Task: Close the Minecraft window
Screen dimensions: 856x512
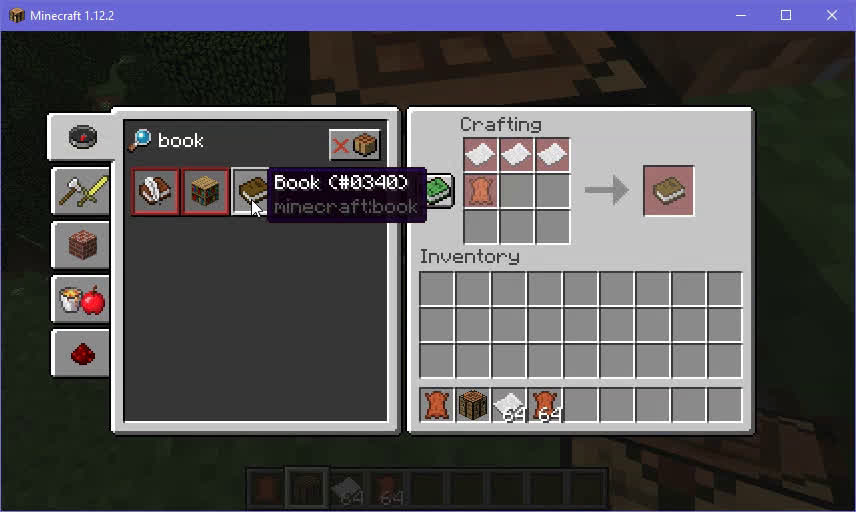Action: click(x=832, y=15)
